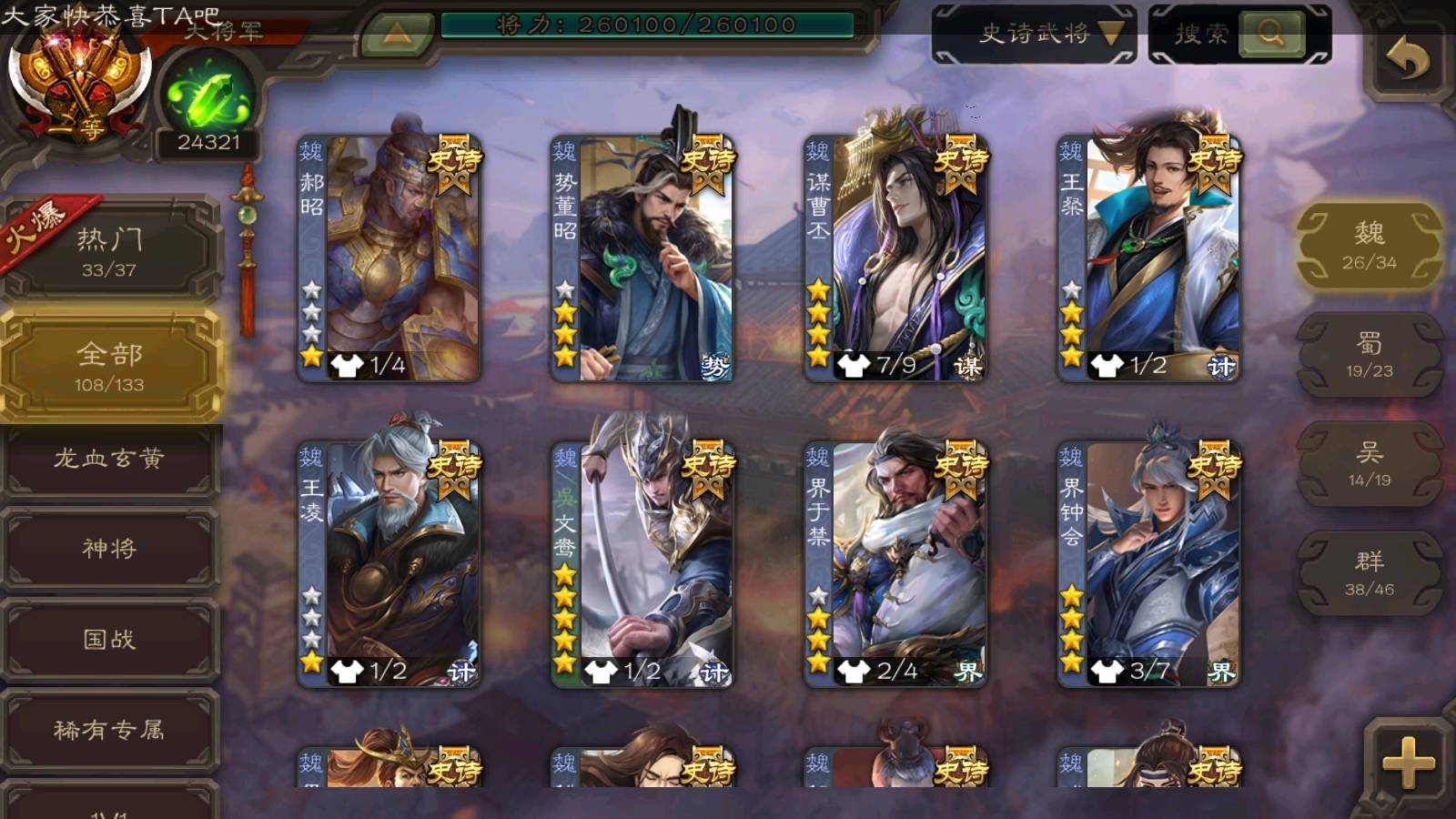The image size is (1456, 819).
Task: Select the 全部 category tab
Action: pos(109,366)
